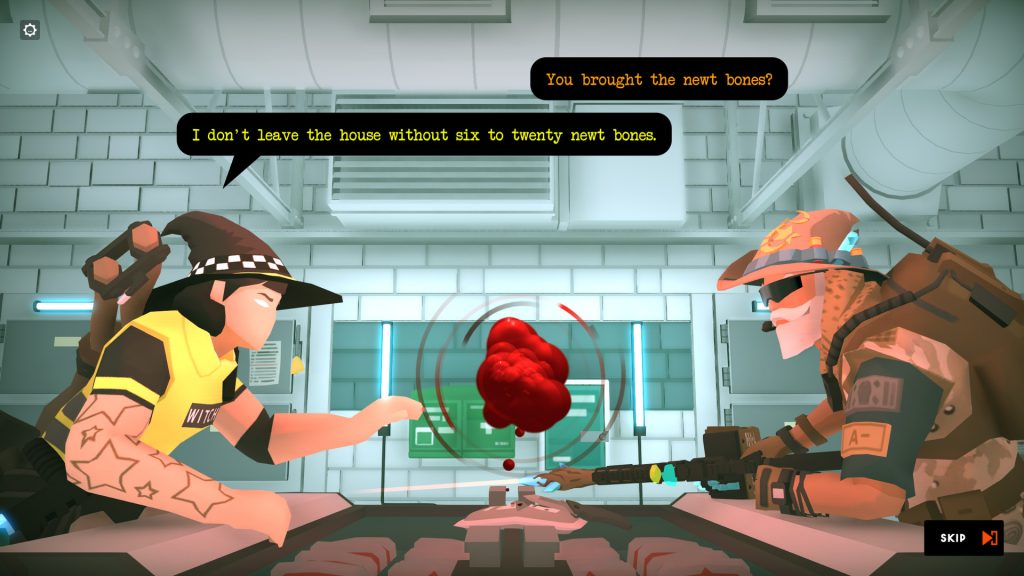This screenshot has width=1024, height=576.
Task: Skip the cutscene with the SKIP button
Action: click(x=964, y=538)
